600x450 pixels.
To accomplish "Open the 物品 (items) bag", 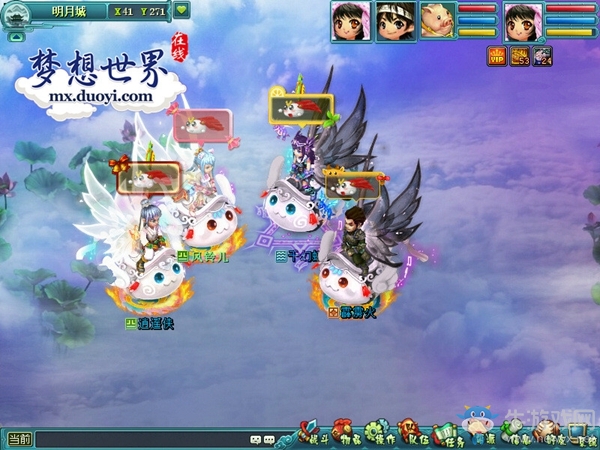I will [x=349, y=437].
